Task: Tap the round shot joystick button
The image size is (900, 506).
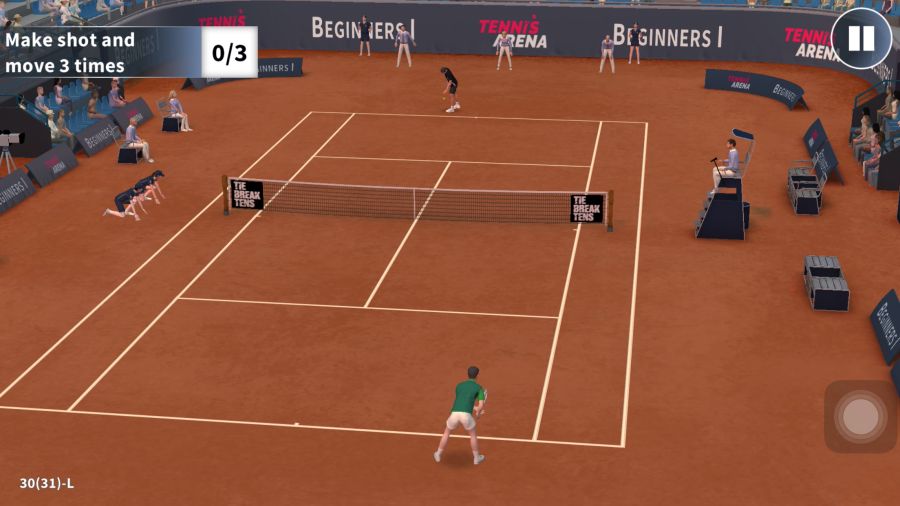Action: [860, 416]
